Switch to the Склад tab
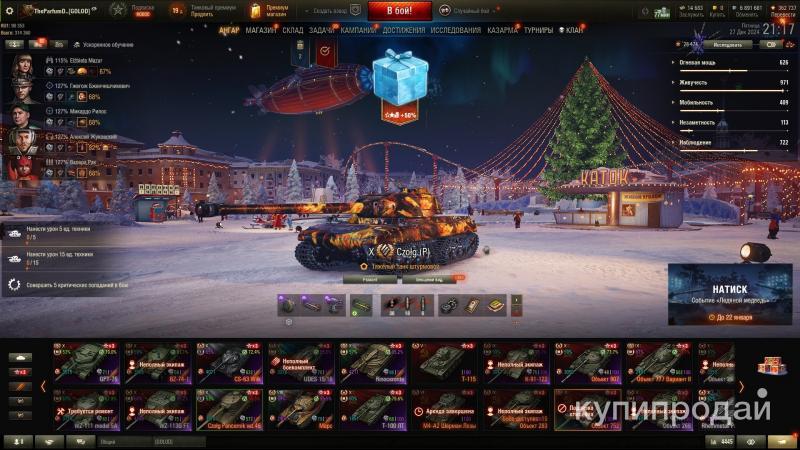Image resolution: width=800 pixels, height=450 pixels. pyautogui.click(x=292, y=30)
